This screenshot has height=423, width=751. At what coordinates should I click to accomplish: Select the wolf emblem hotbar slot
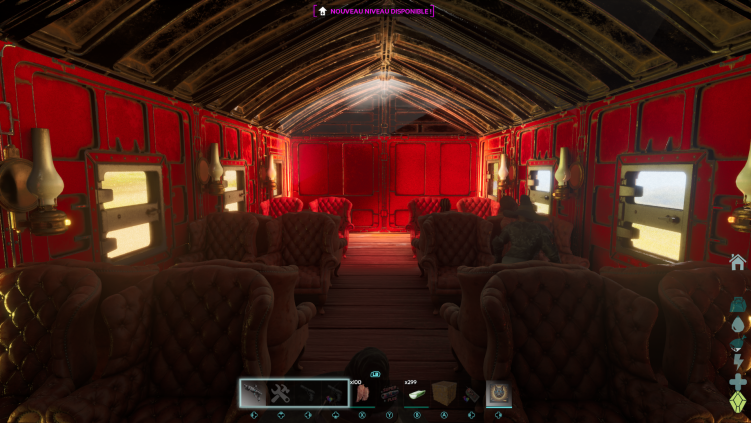pos(498,393)
